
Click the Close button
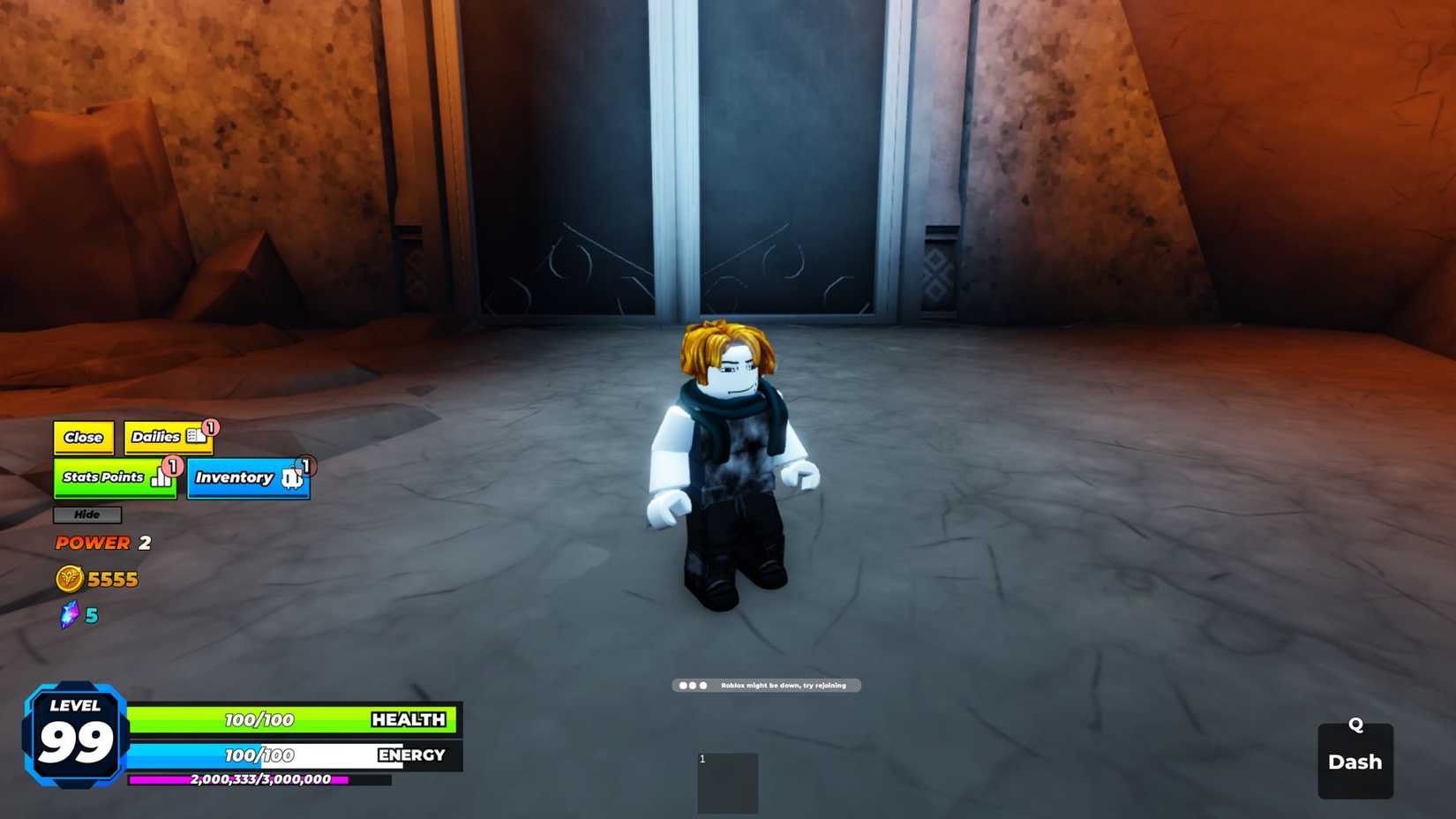click(x=83, y=436)
